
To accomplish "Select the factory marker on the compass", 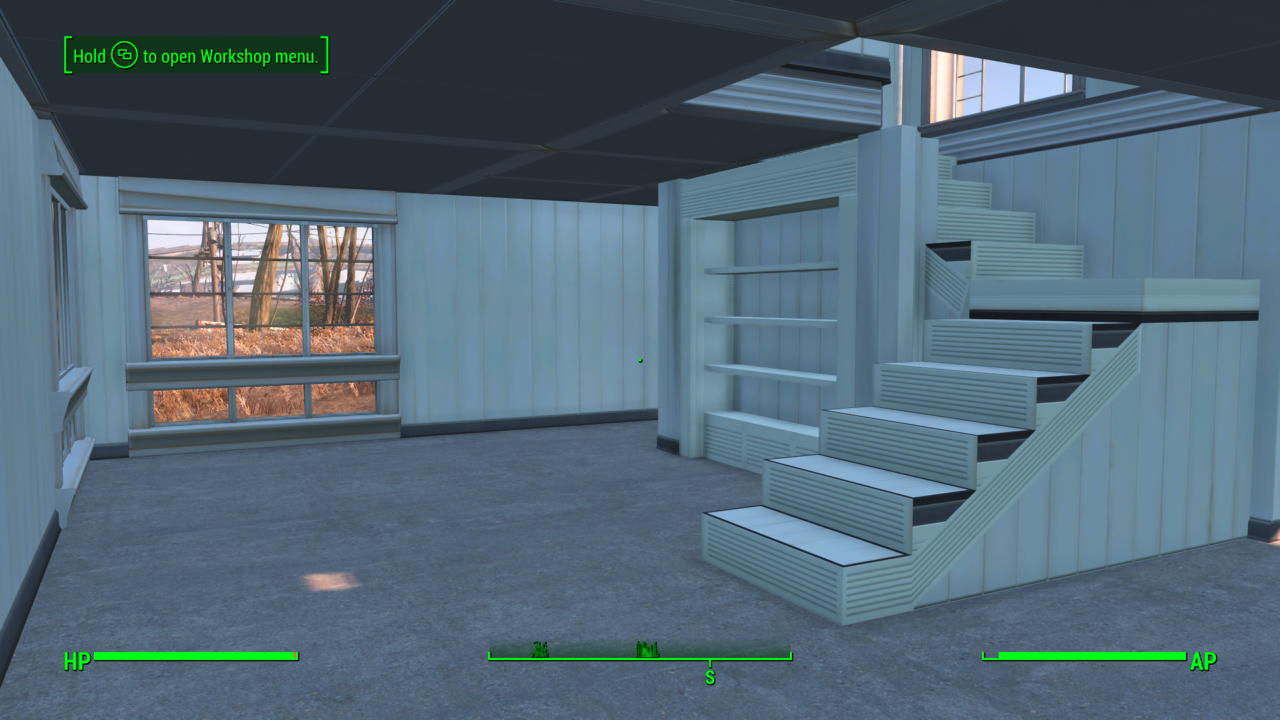I will [648, 650].
